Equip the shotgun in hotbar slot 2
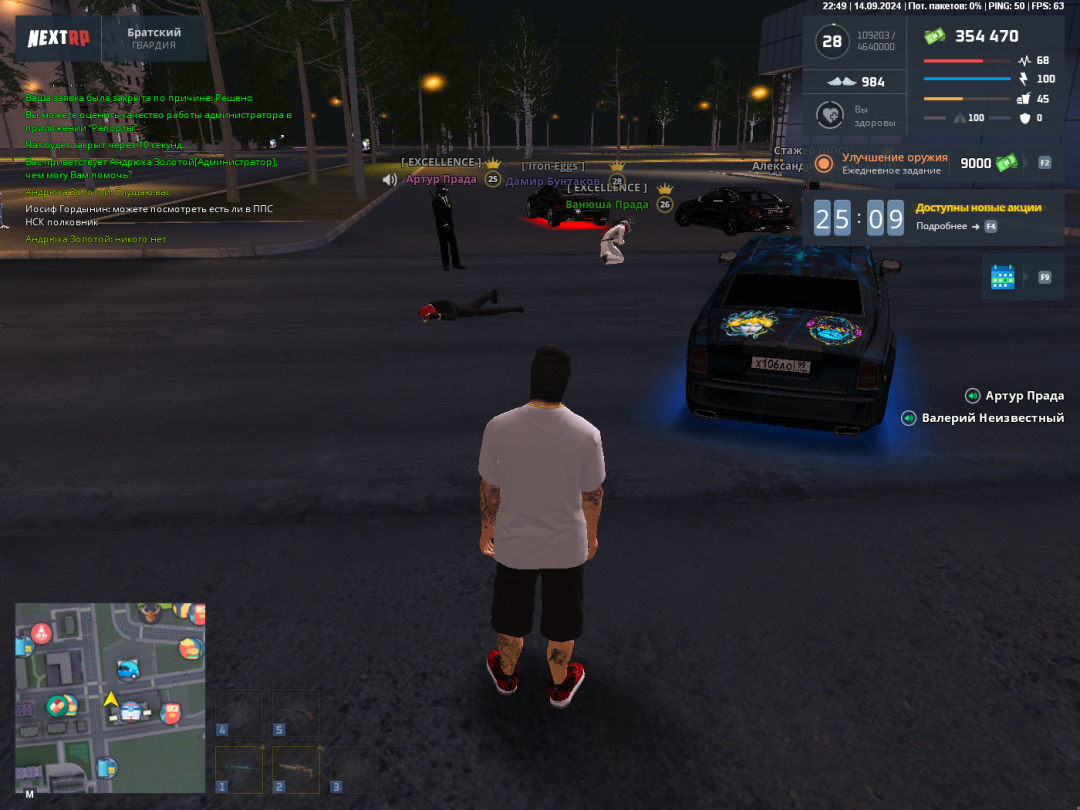Viewport: 1080px width, 810px height. [x=296, y=769]
